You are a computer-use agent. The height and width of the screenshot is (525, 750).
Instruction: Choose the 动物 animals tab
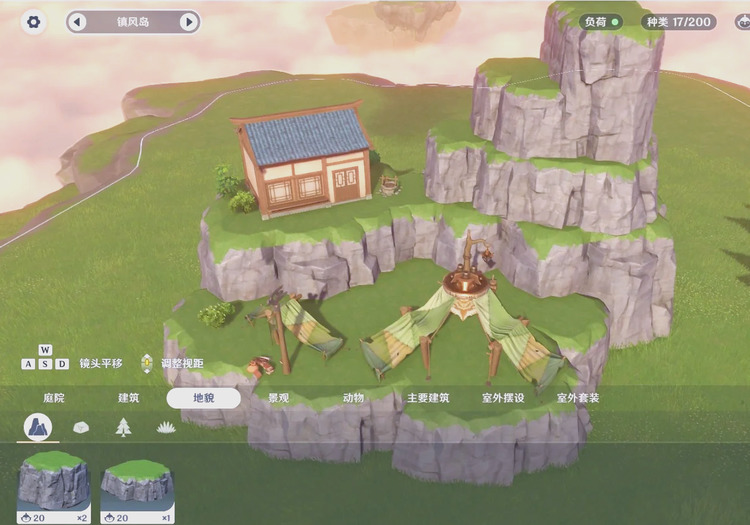point(354,398)
